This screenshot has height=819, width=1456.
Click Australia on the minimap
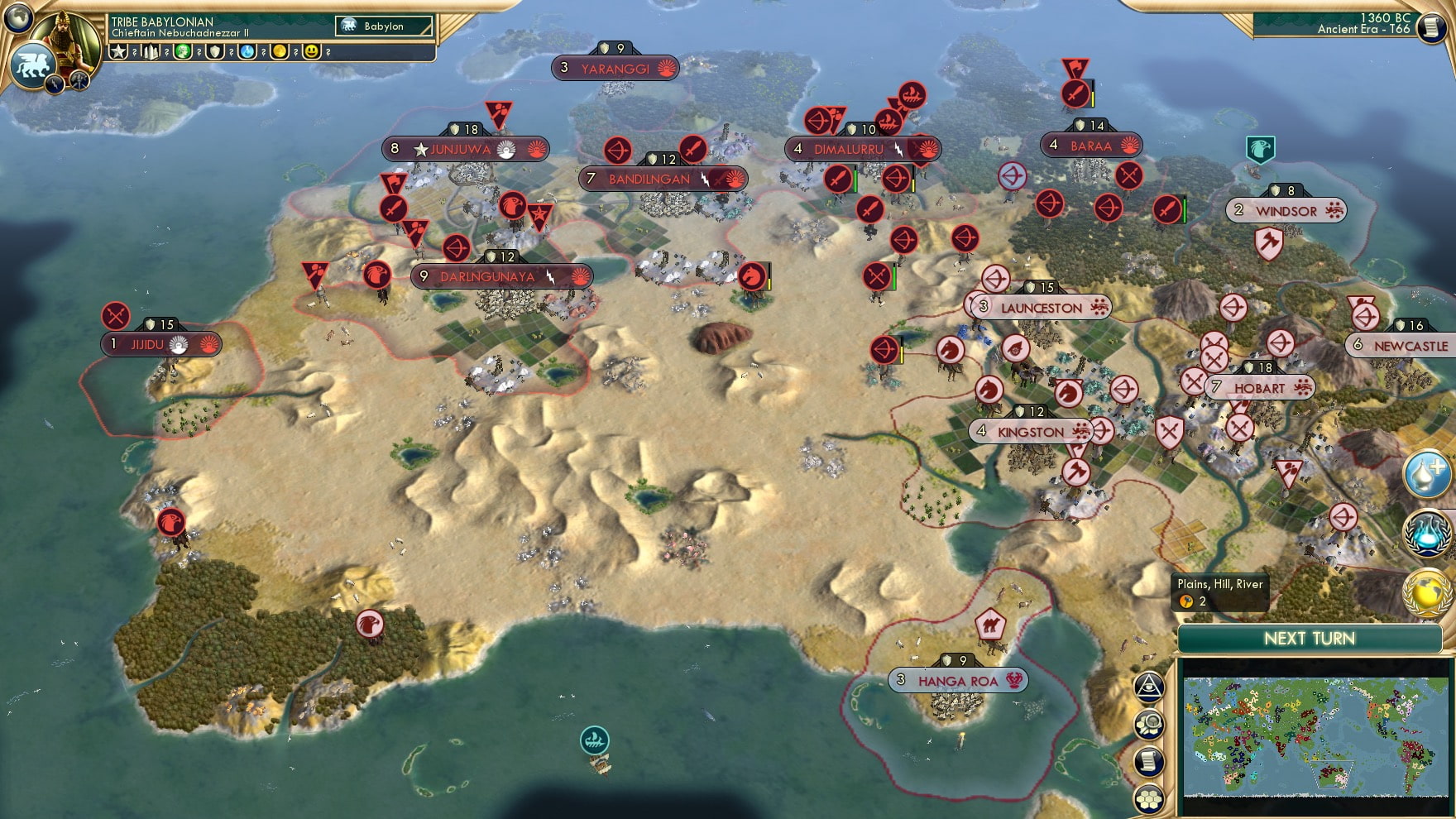point(1332,776)
